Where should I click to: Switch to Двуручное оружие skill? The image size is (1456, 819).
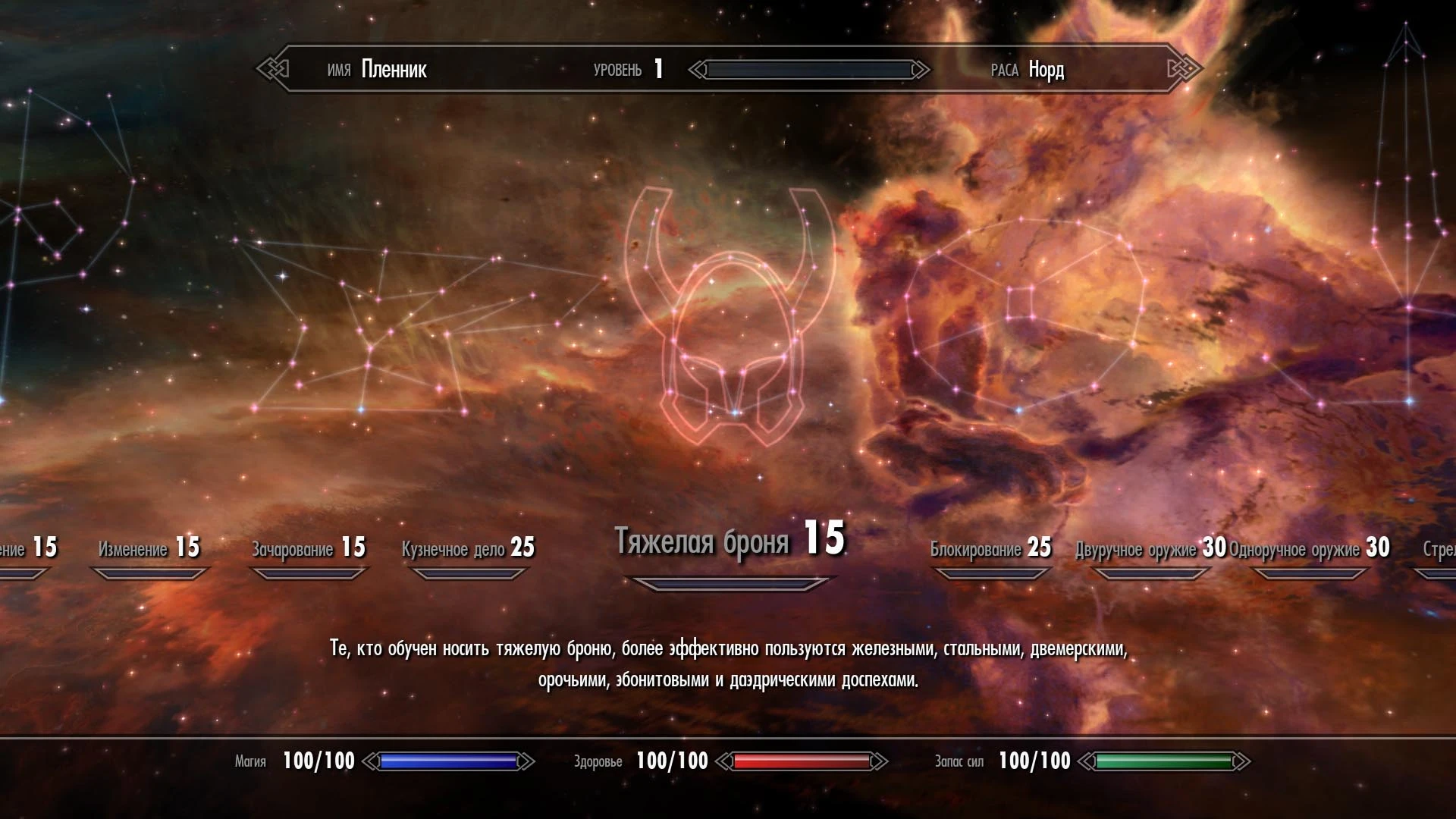pos(1150,548)
